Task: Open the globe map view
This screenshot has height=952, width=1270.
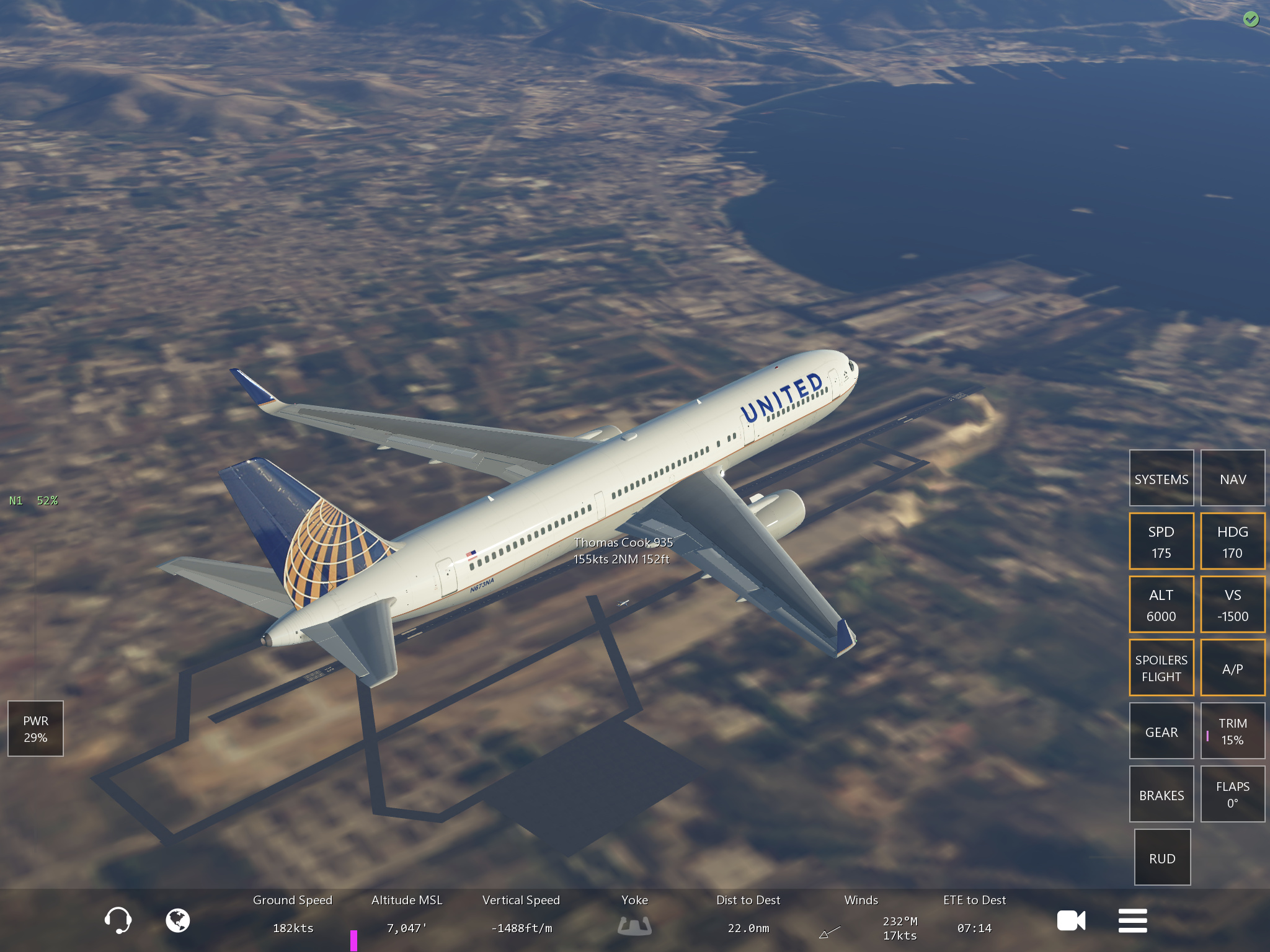Action: click(178, 920)
